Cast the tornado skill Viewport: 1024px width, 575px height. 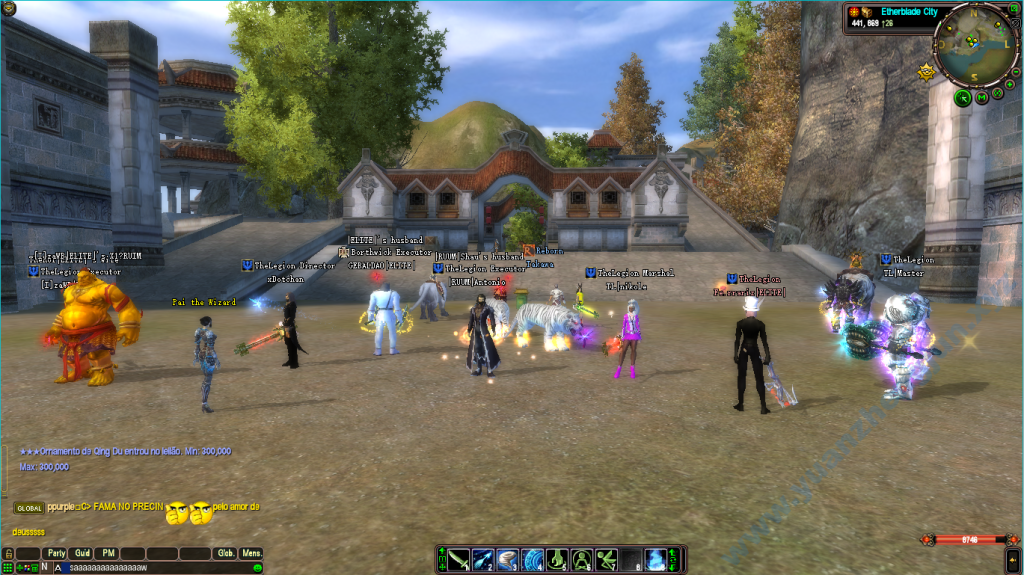[507, 559]
